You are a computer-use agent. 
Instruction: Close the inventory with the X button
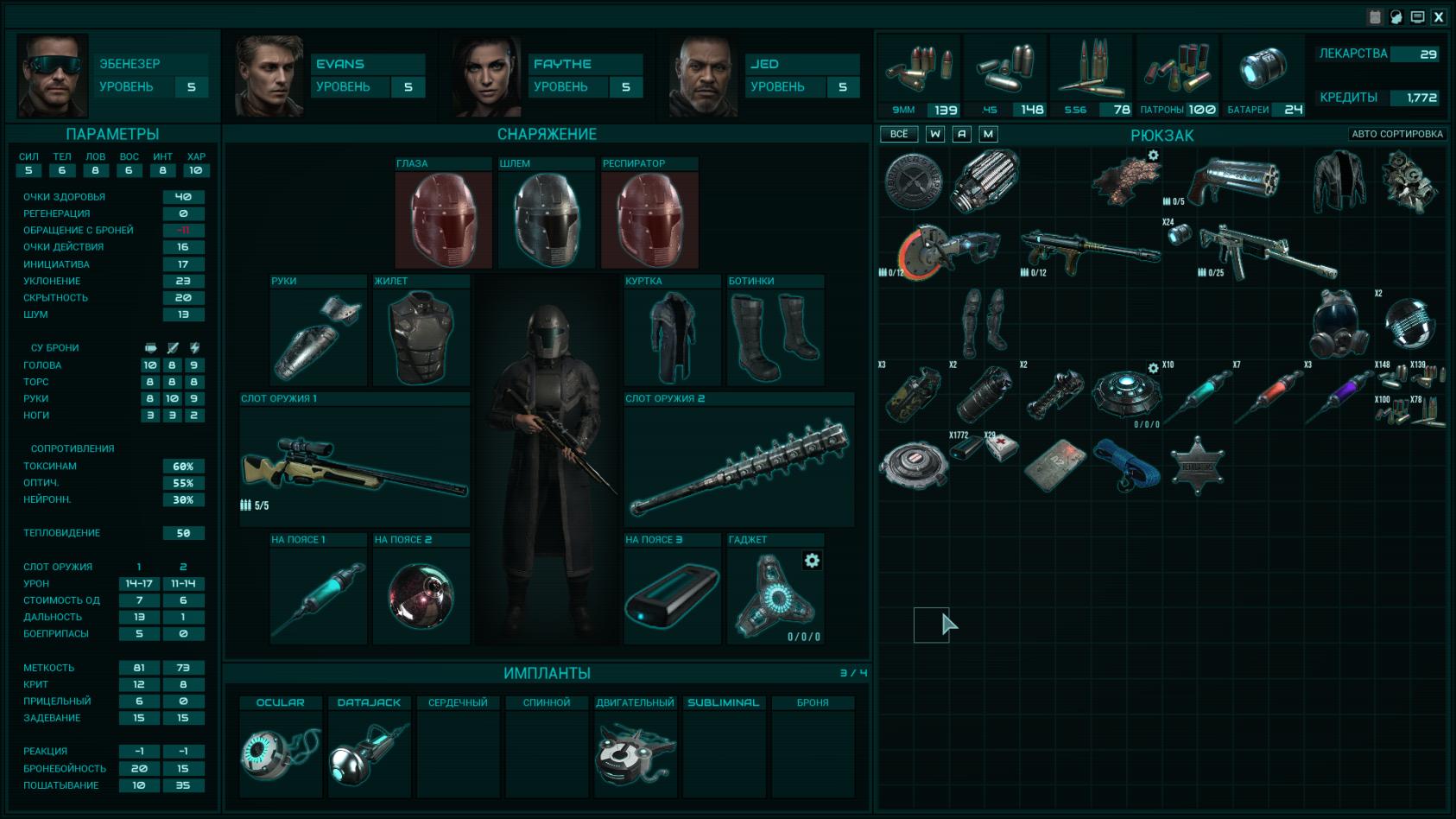tap(1439, 16)
